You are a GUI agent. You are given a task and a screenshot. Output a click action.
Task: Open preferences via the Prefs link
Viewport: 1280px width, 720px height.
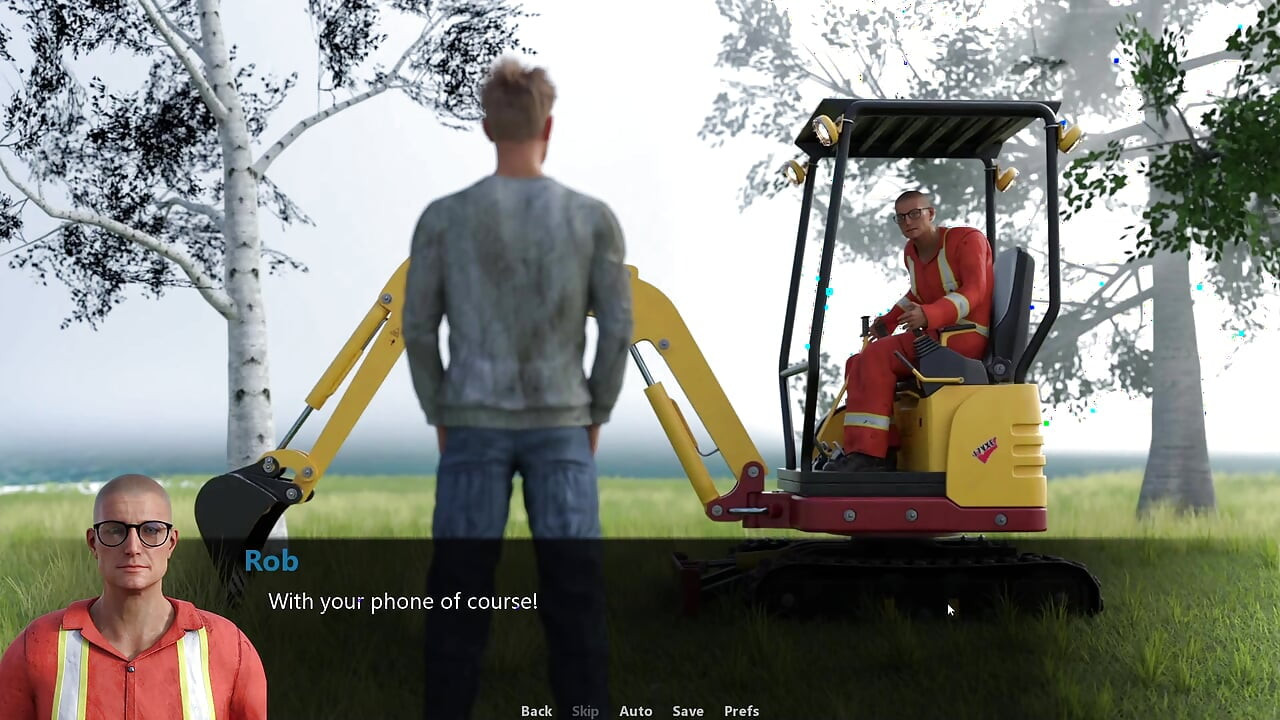tap(740, 710)
